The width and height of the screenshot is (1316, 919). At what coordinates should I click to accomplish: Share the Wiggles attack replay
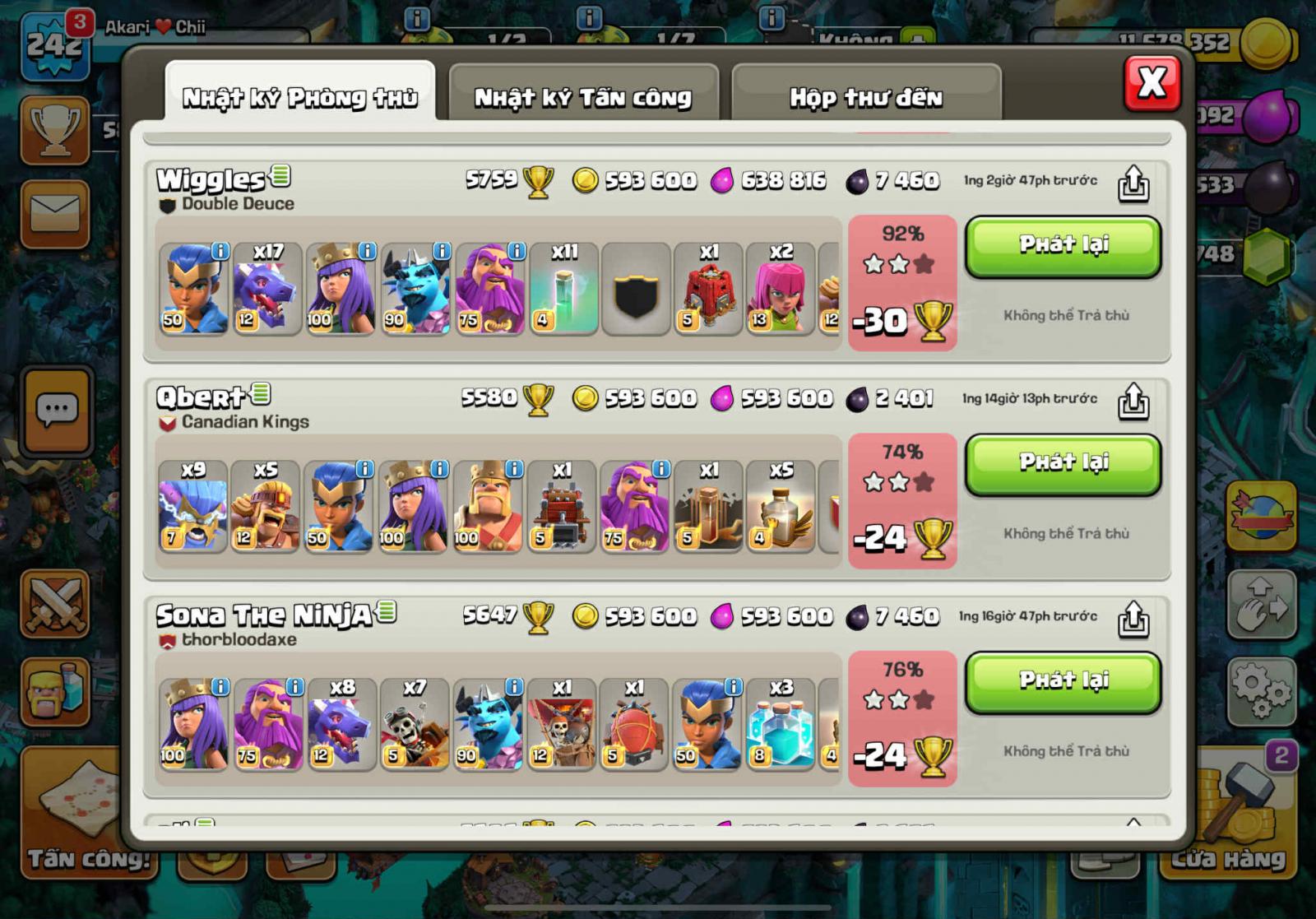point(1133,183)
